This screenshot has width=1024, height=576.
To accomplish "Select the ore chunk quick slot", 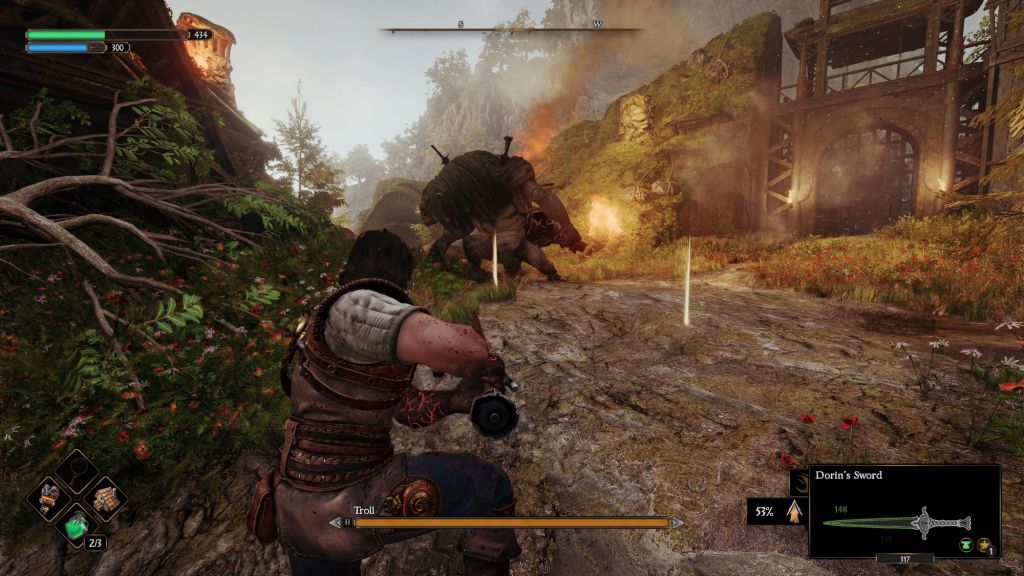I will click(x=48, y=496).
